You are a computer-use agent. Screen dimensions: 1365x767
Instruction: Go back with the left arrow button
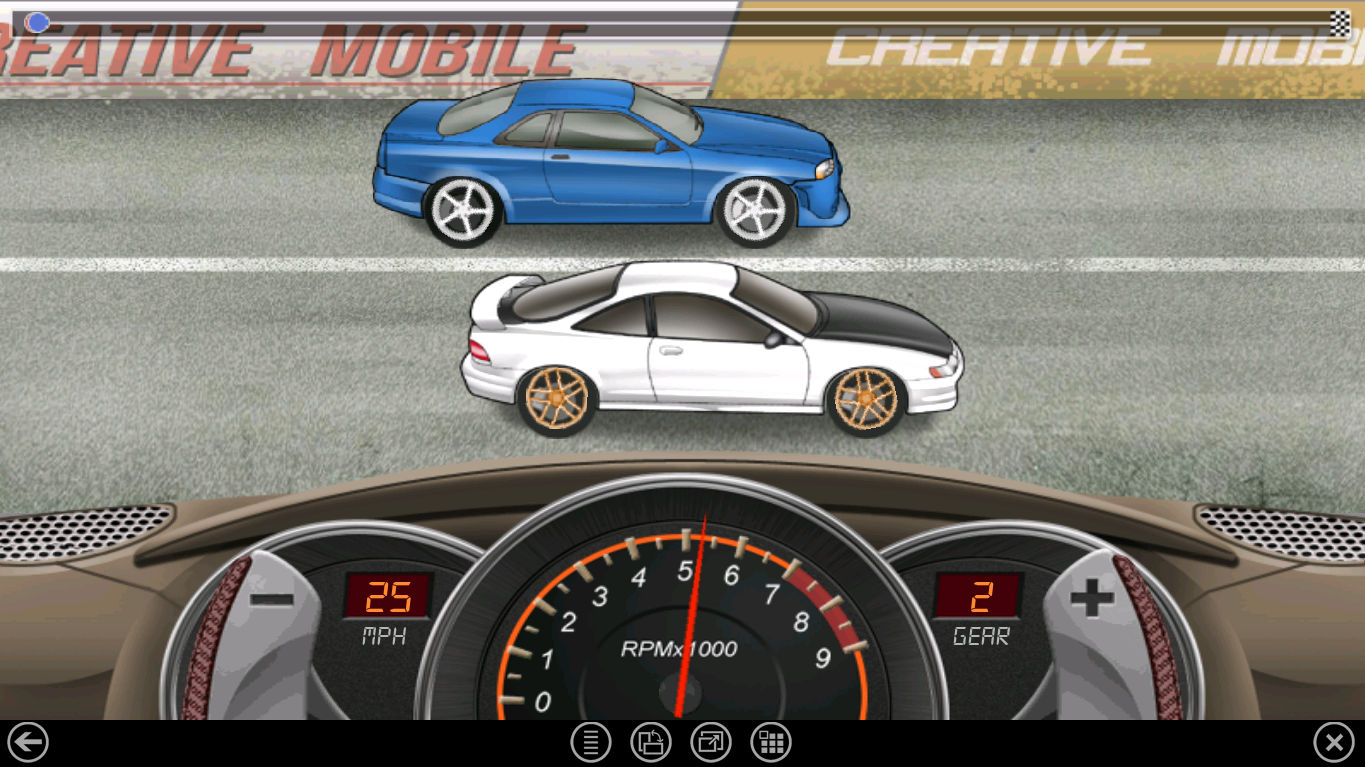28,743
